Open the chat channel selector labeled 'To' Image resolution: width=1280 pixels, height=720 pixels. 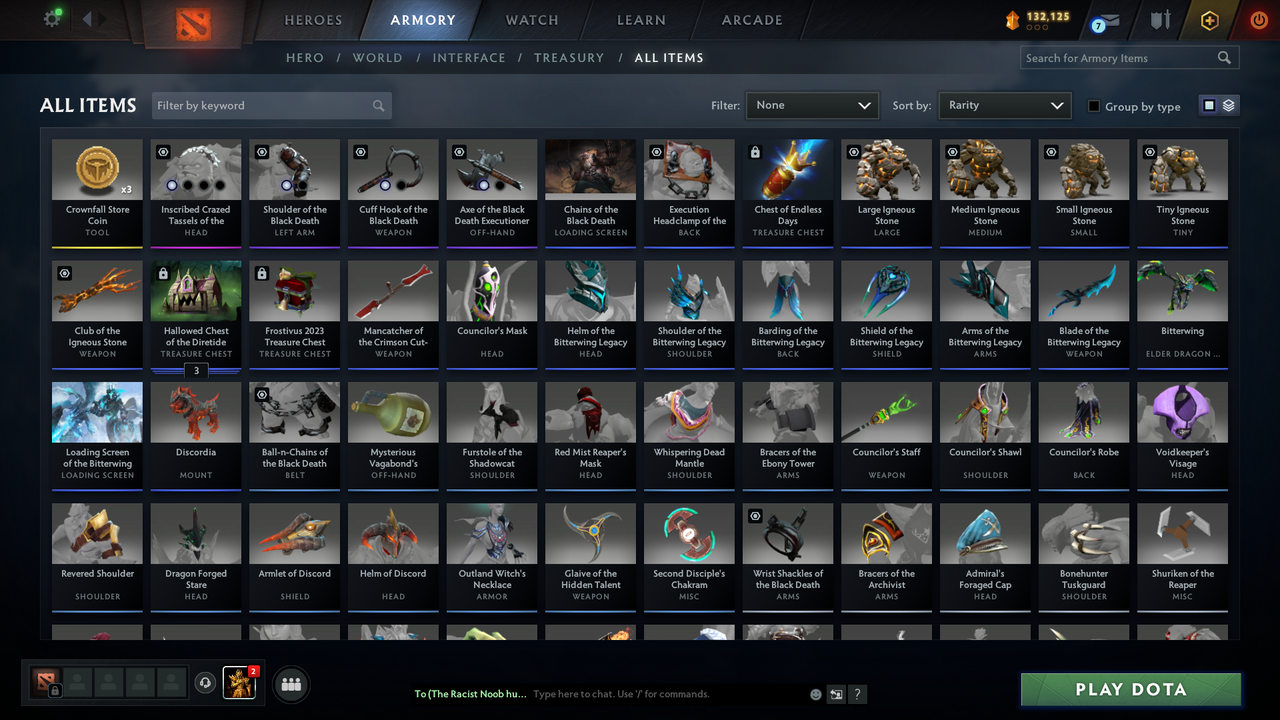[470, 693]
